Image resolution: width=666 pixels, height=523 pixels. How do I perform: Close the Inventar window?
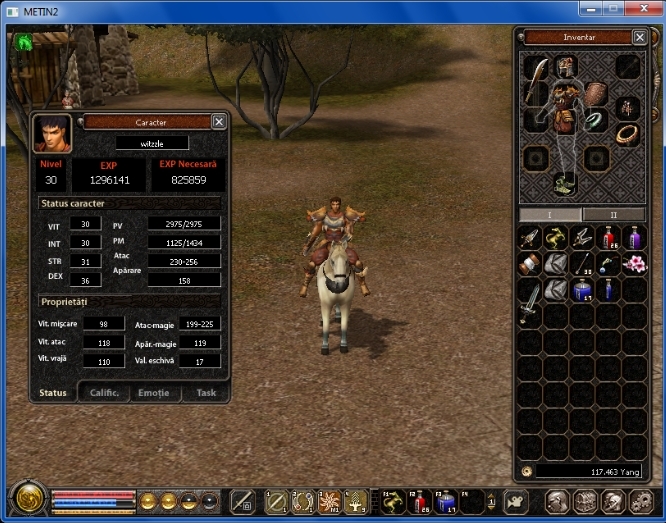pos(640,38)
